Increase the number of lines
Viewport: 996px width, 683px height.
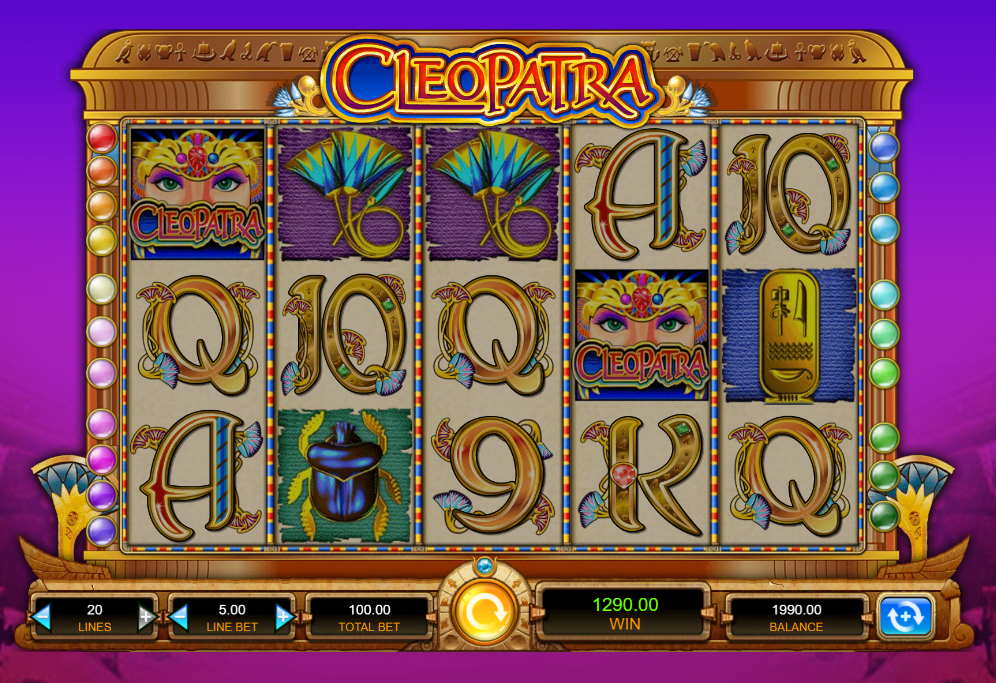click(146, 617)
